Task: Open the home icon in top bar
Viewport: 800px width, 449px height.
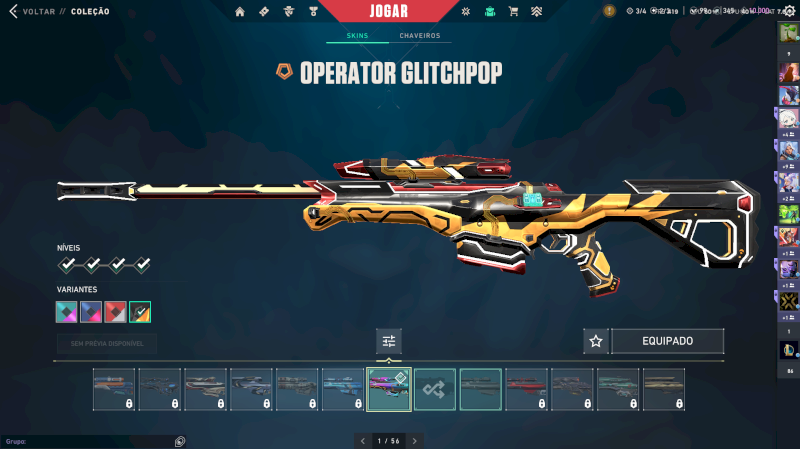Action: (240, 12)
